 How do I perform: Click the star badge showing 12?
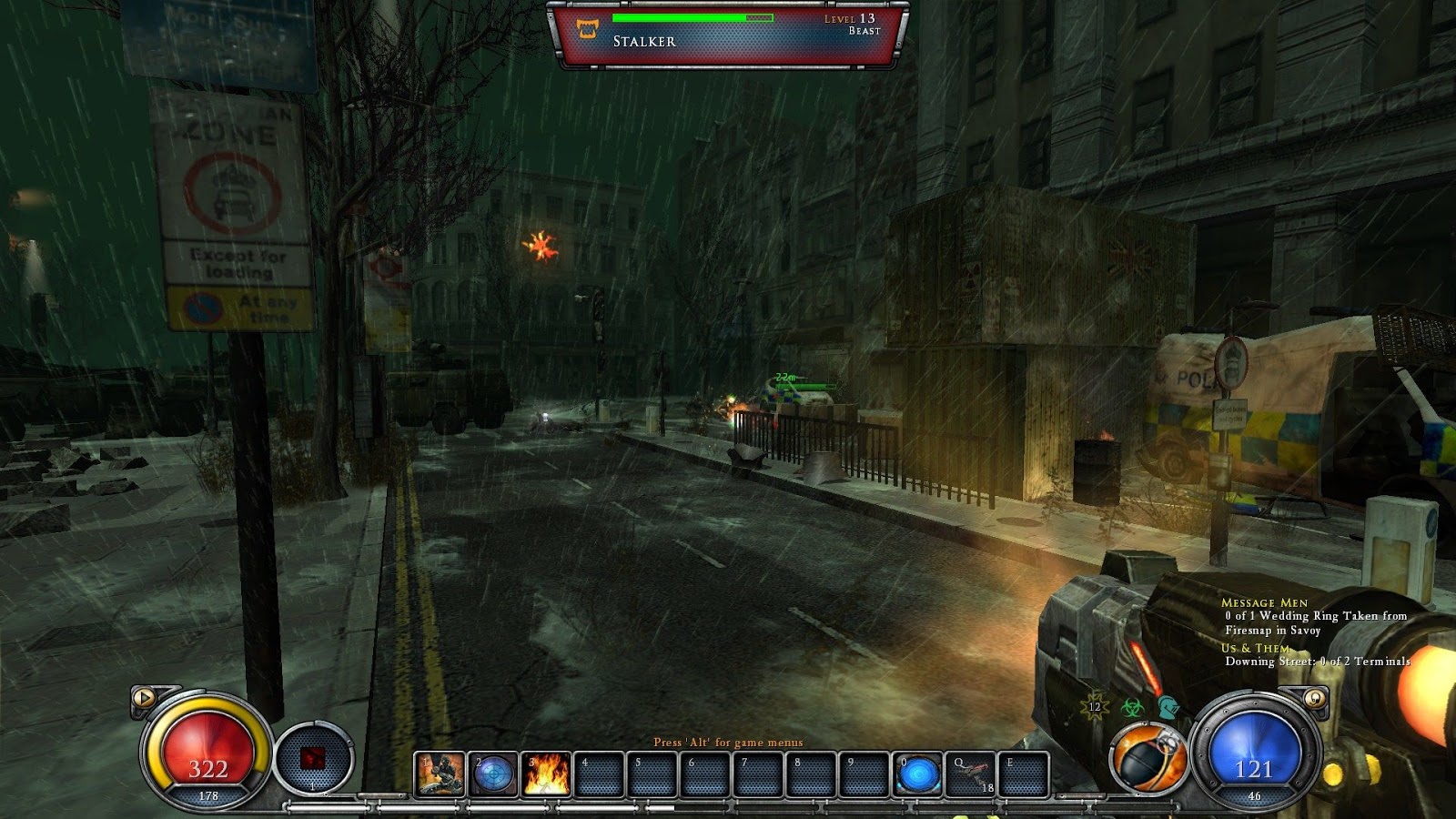[1094, 706]
